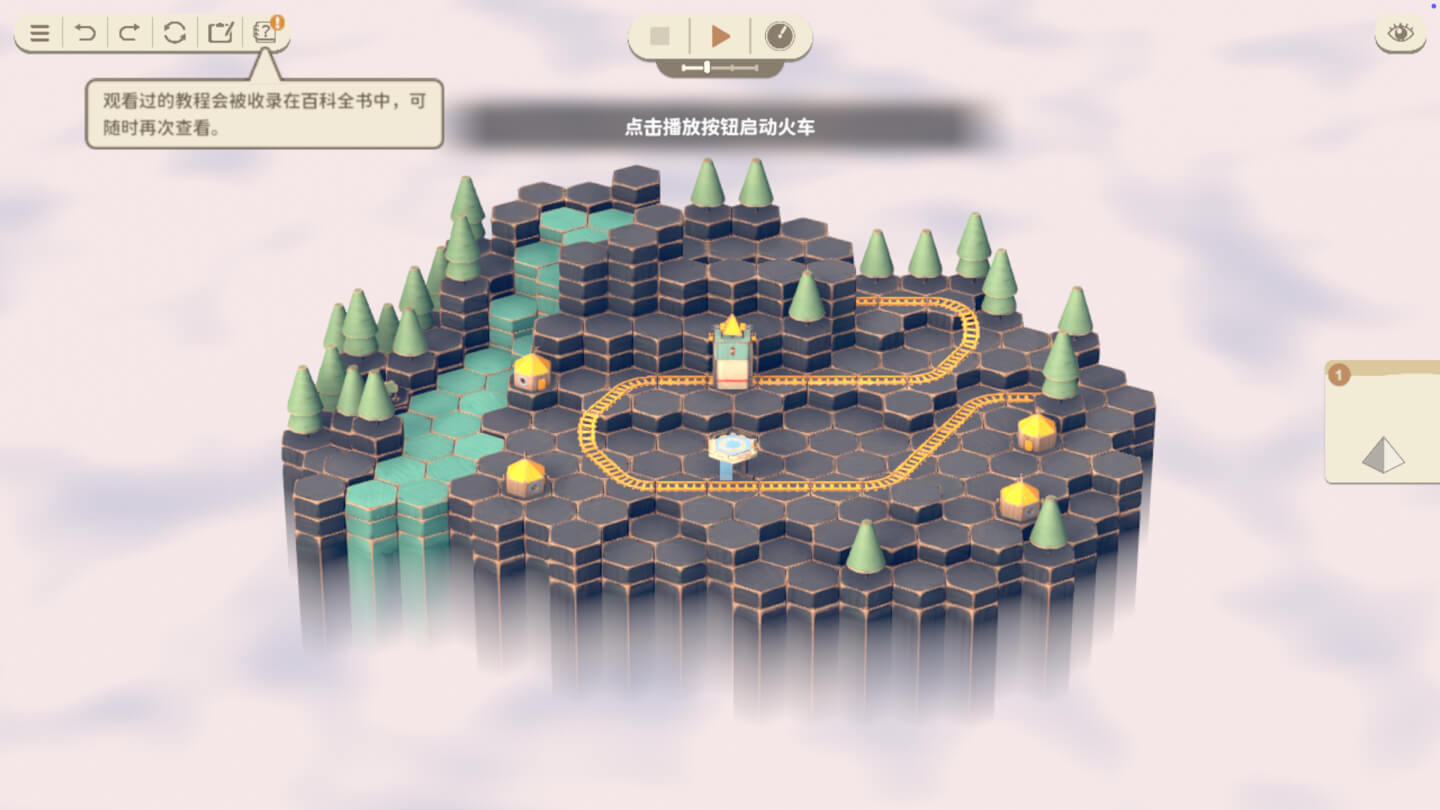Restart the current level
Image resolution: width=1440 pixels, height=810 pixels.
175,33
